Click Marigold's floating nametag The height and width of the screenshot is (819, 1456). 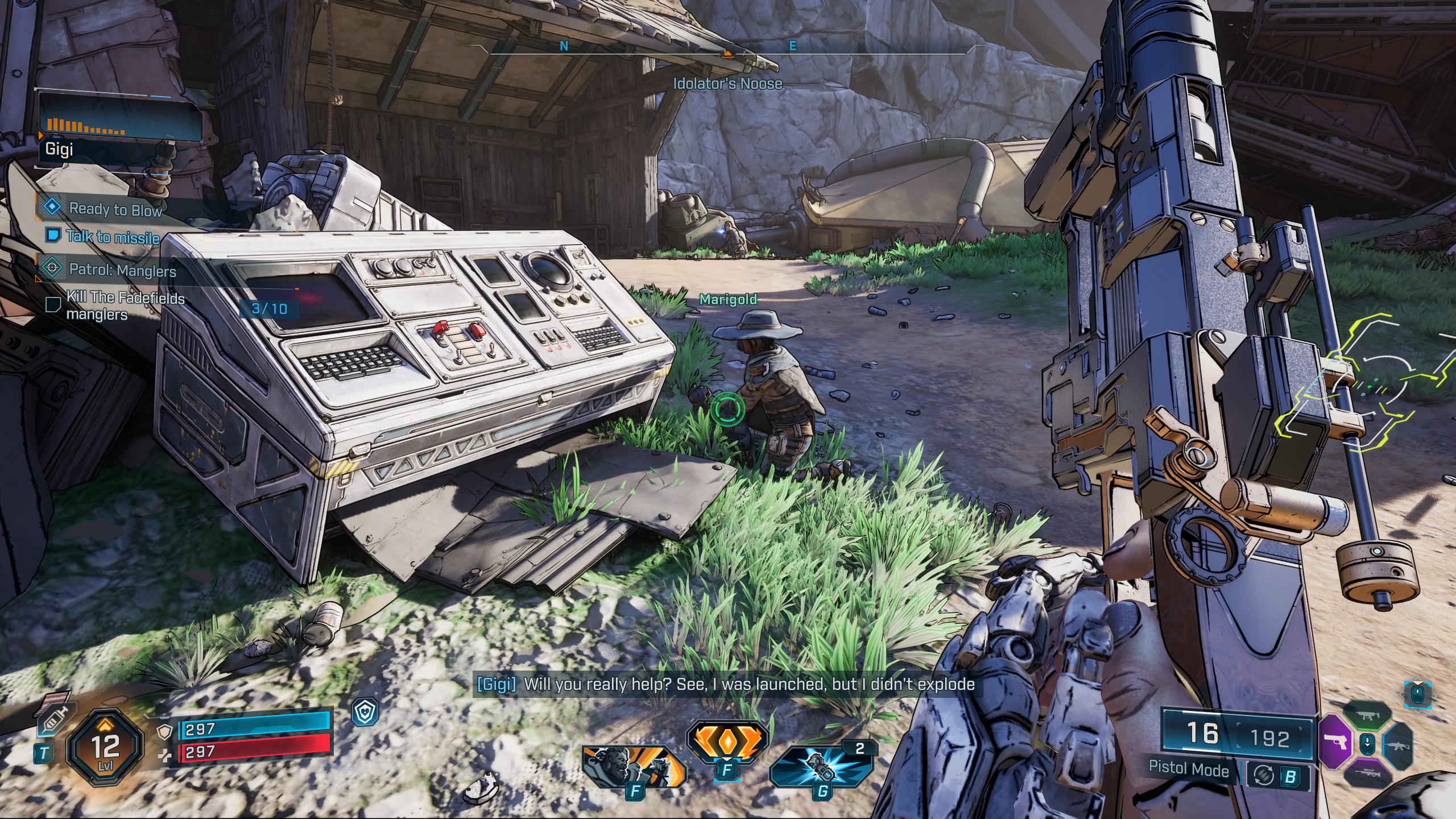[x=728, y=299]
